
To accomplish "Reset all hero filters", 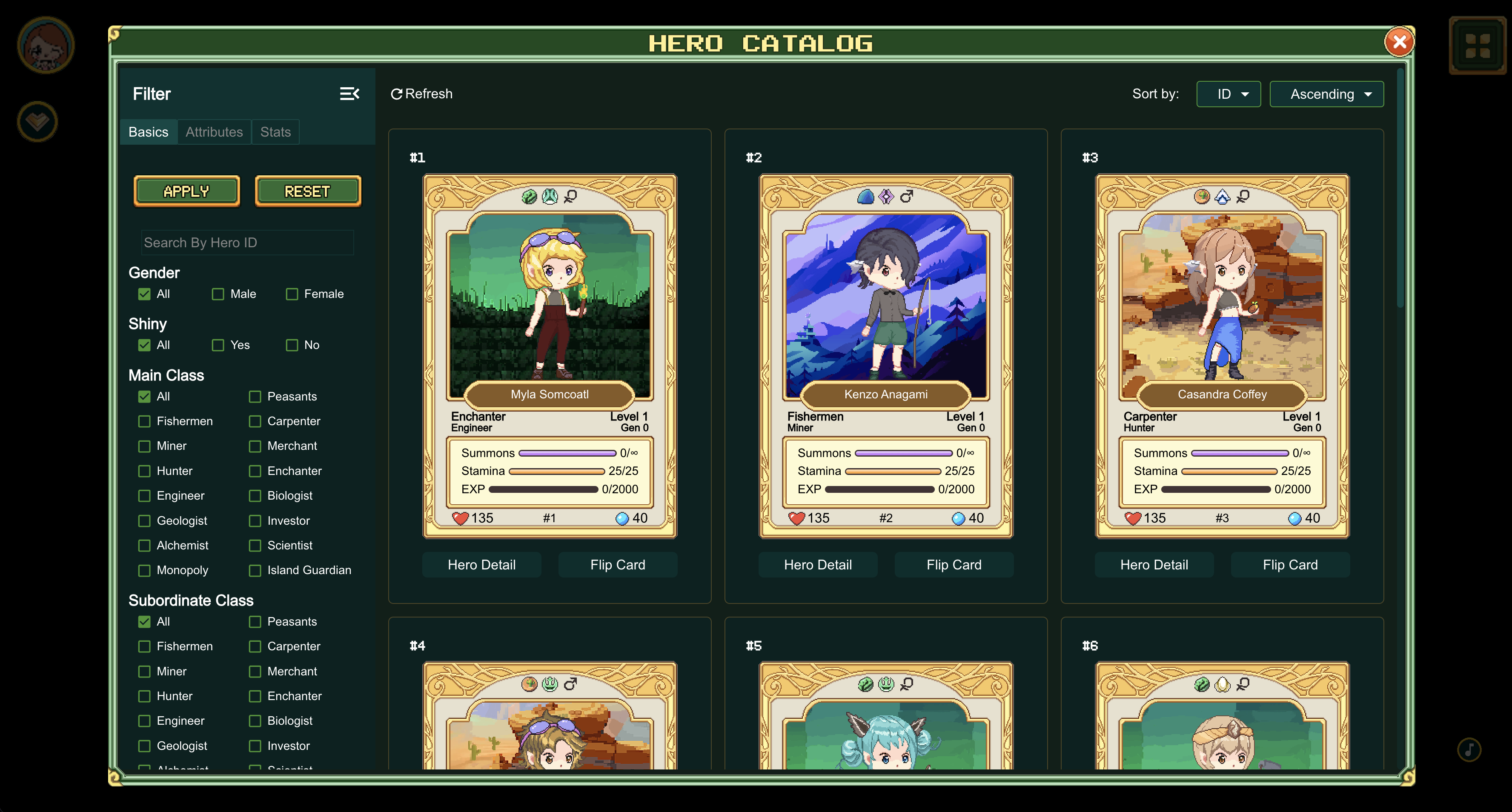I will point(308,191).
